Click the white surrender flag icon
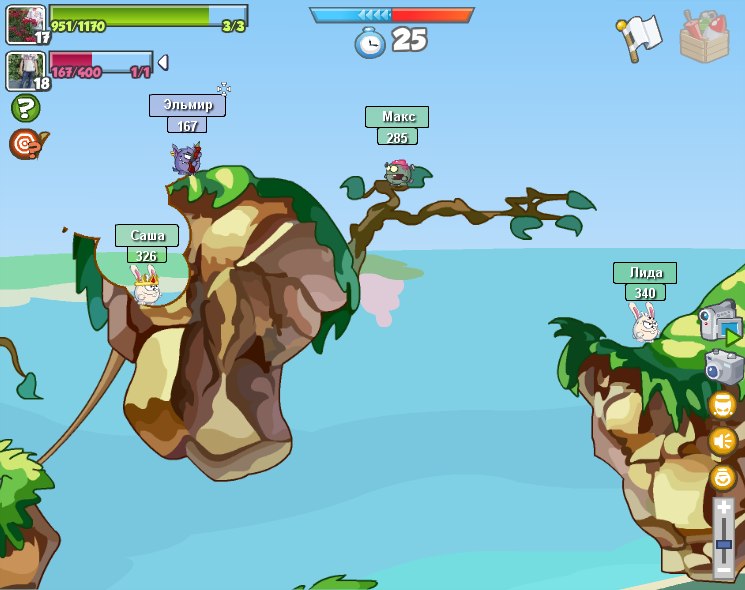The image size is (745, 590). [x=640, y=38]
